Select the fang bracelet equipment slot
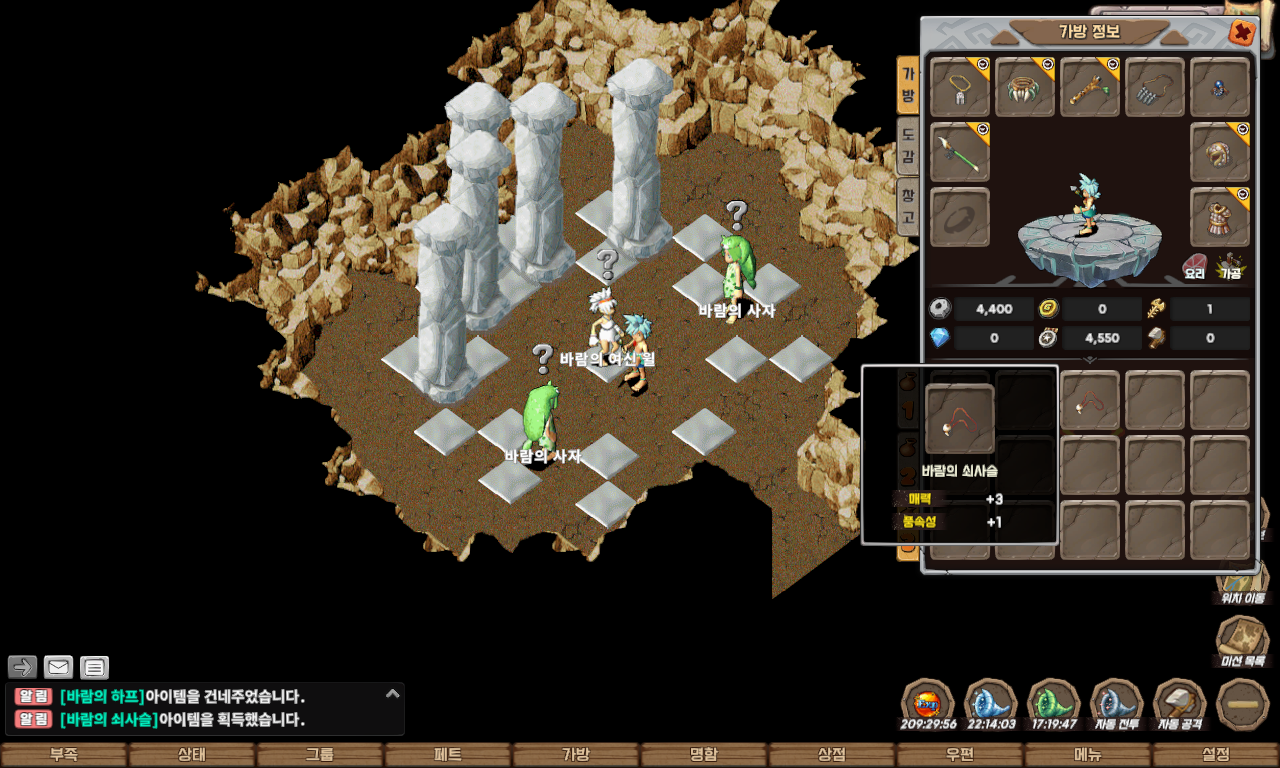Viewport: 1280px width, 768px height. tap(1025, 87)
